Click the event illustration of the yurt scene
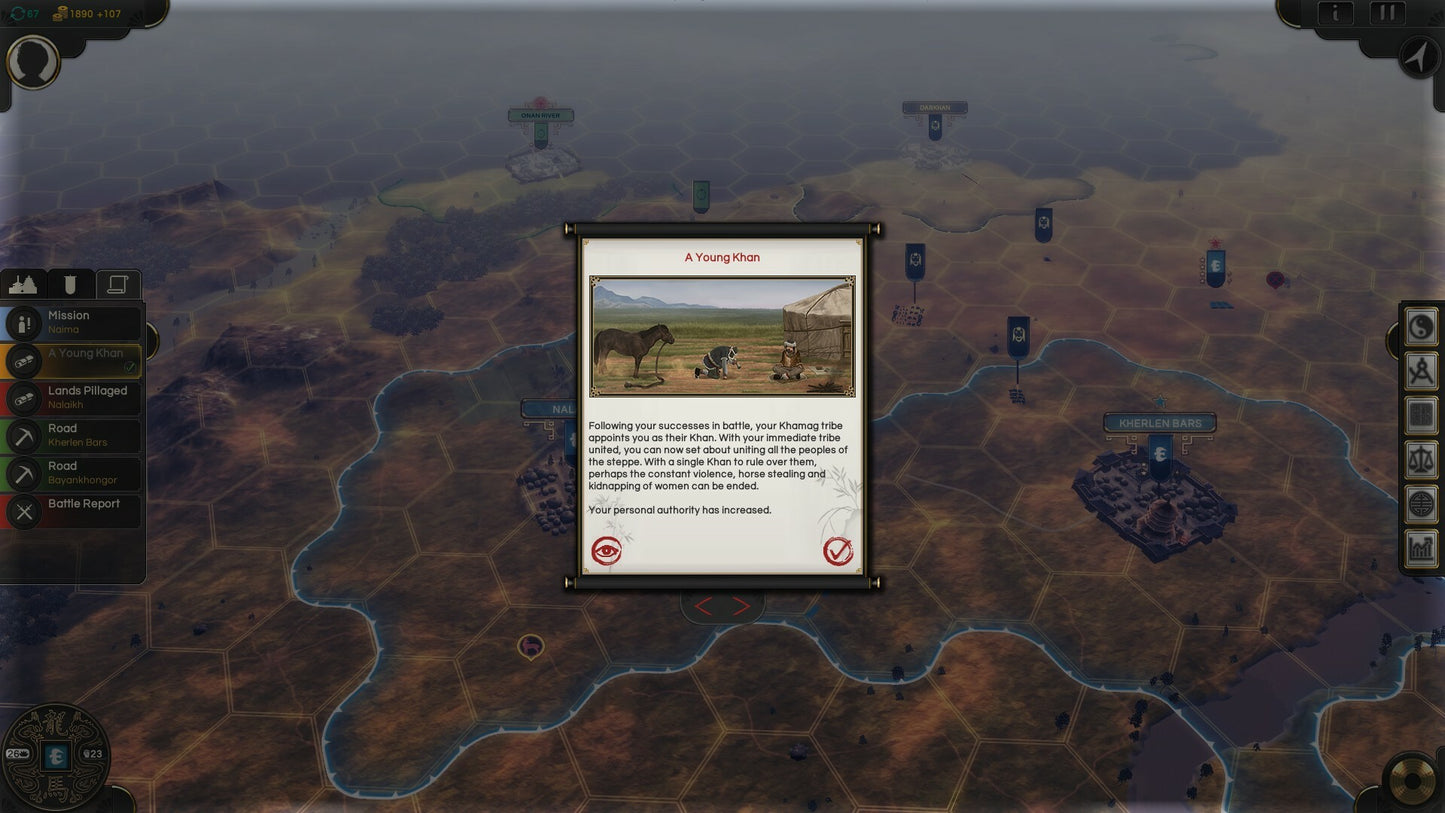Image resolution: width=1445 pixels, height=813 pixels. tap(722, 336)
